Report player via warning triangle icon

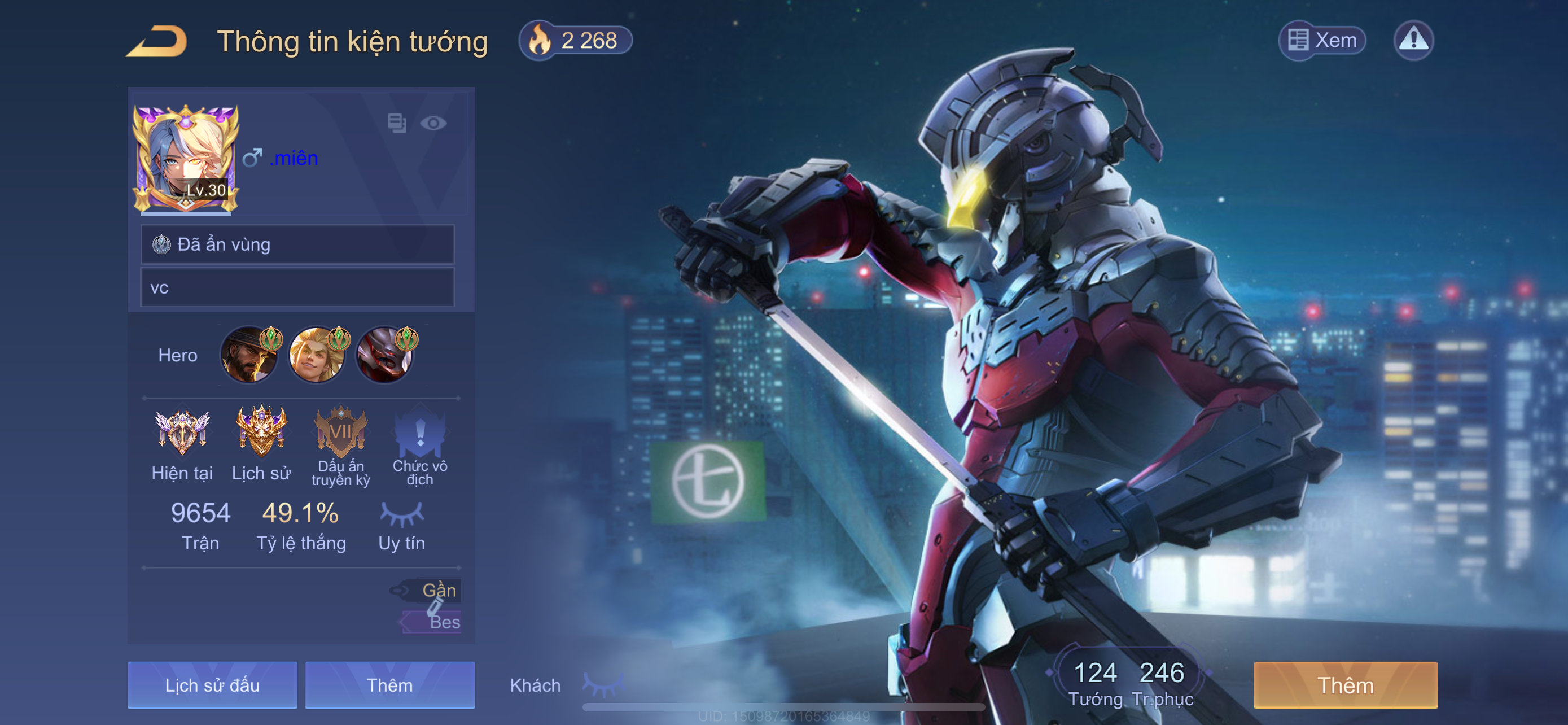(1413, 40)
